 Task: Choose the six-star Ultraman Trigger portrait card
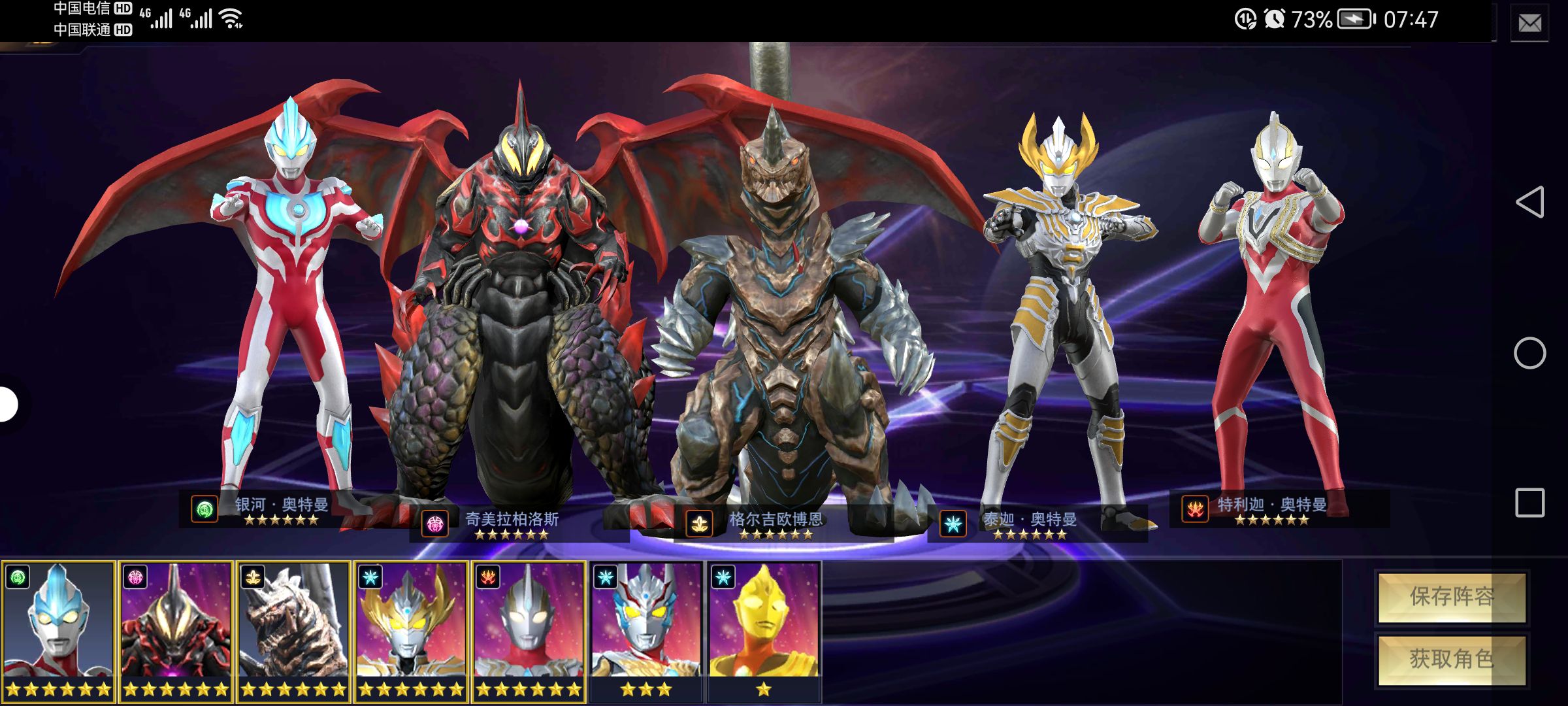click(529, 630)
